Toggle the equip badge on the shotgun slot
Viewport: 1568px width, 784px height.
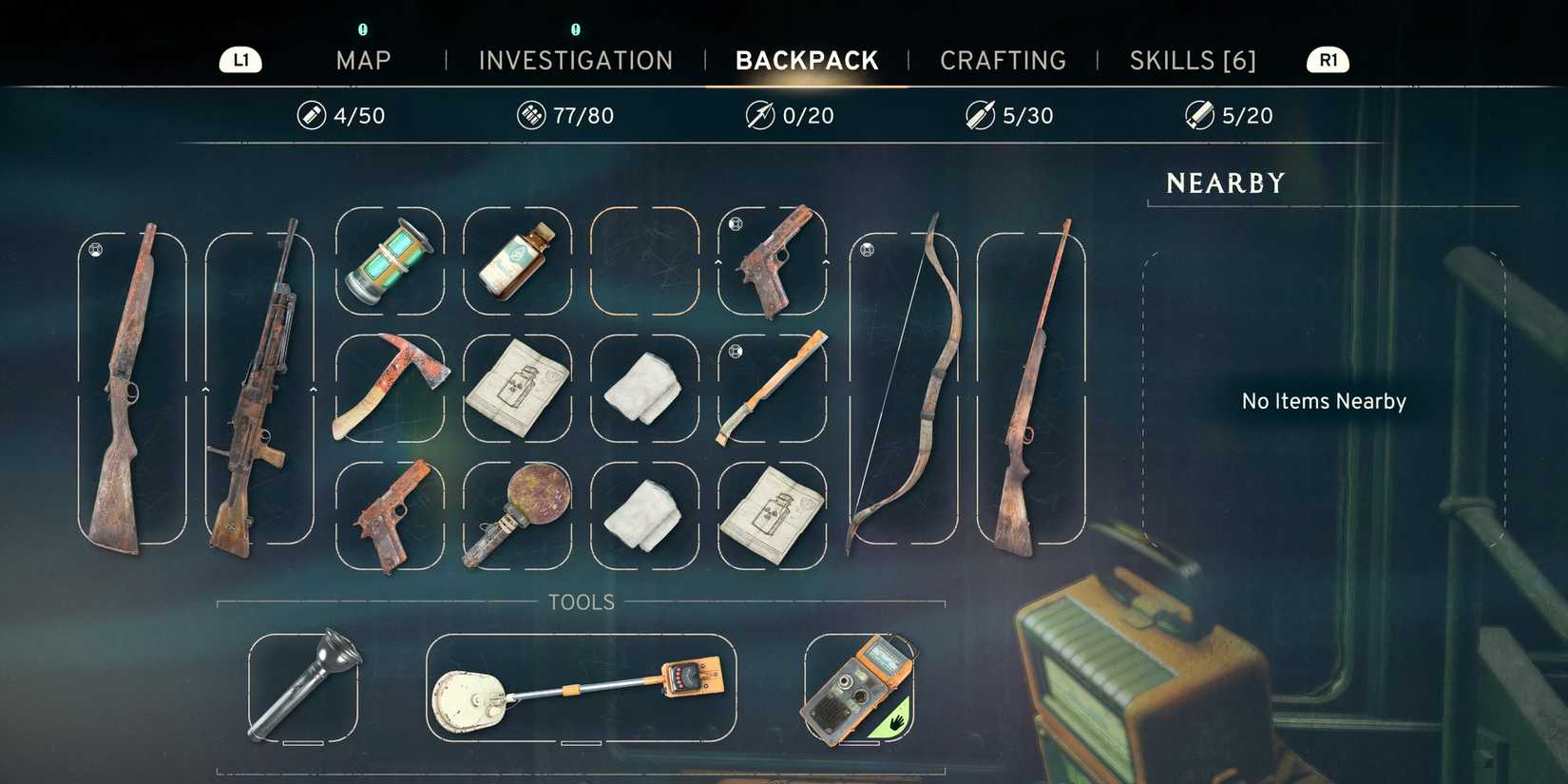click(94, 249)
